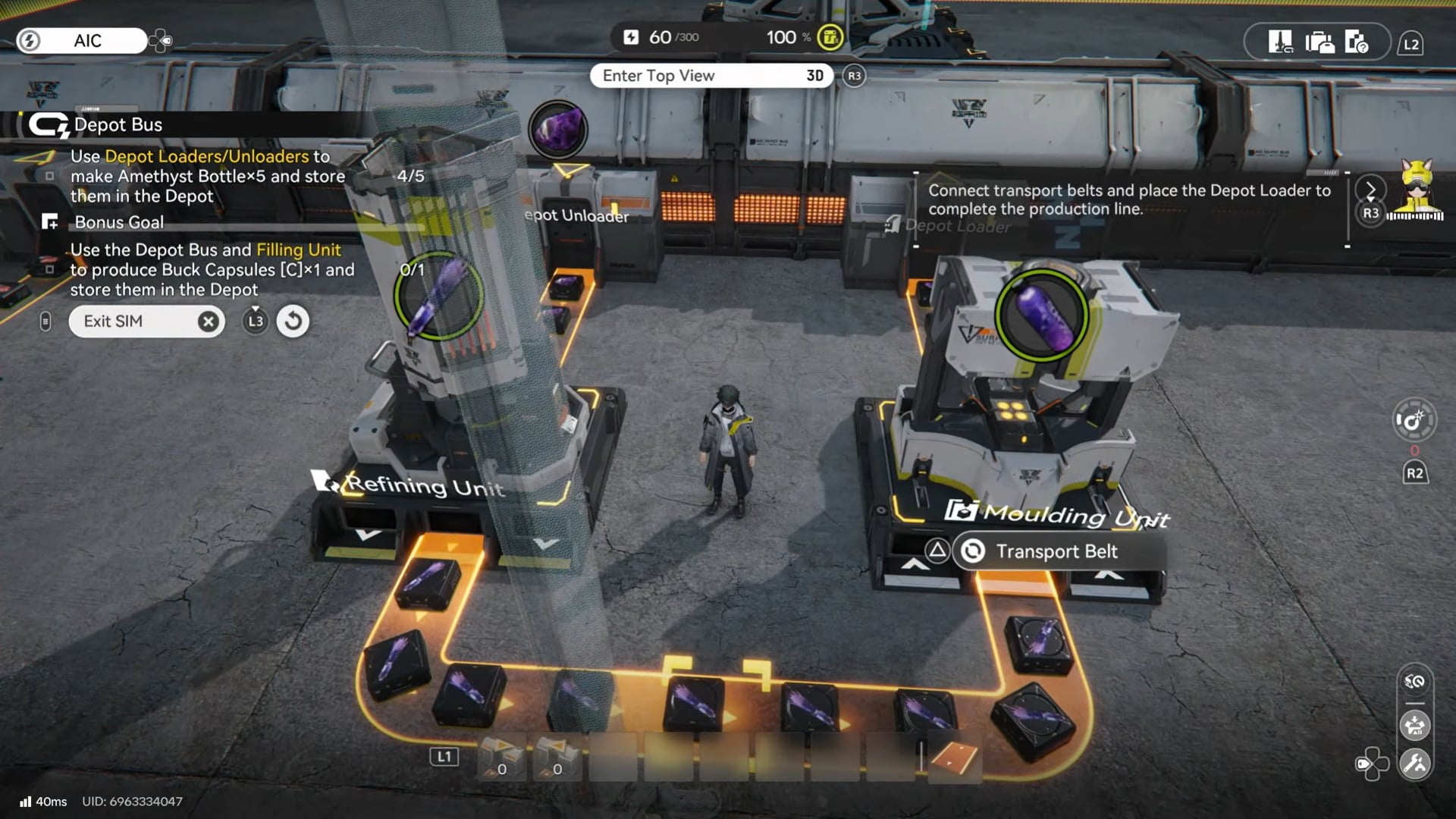Image resolution: width=1456 pixels, height=819 pixels.
Task: Open the facility help icon with question mark
Action: point(1356,42)
